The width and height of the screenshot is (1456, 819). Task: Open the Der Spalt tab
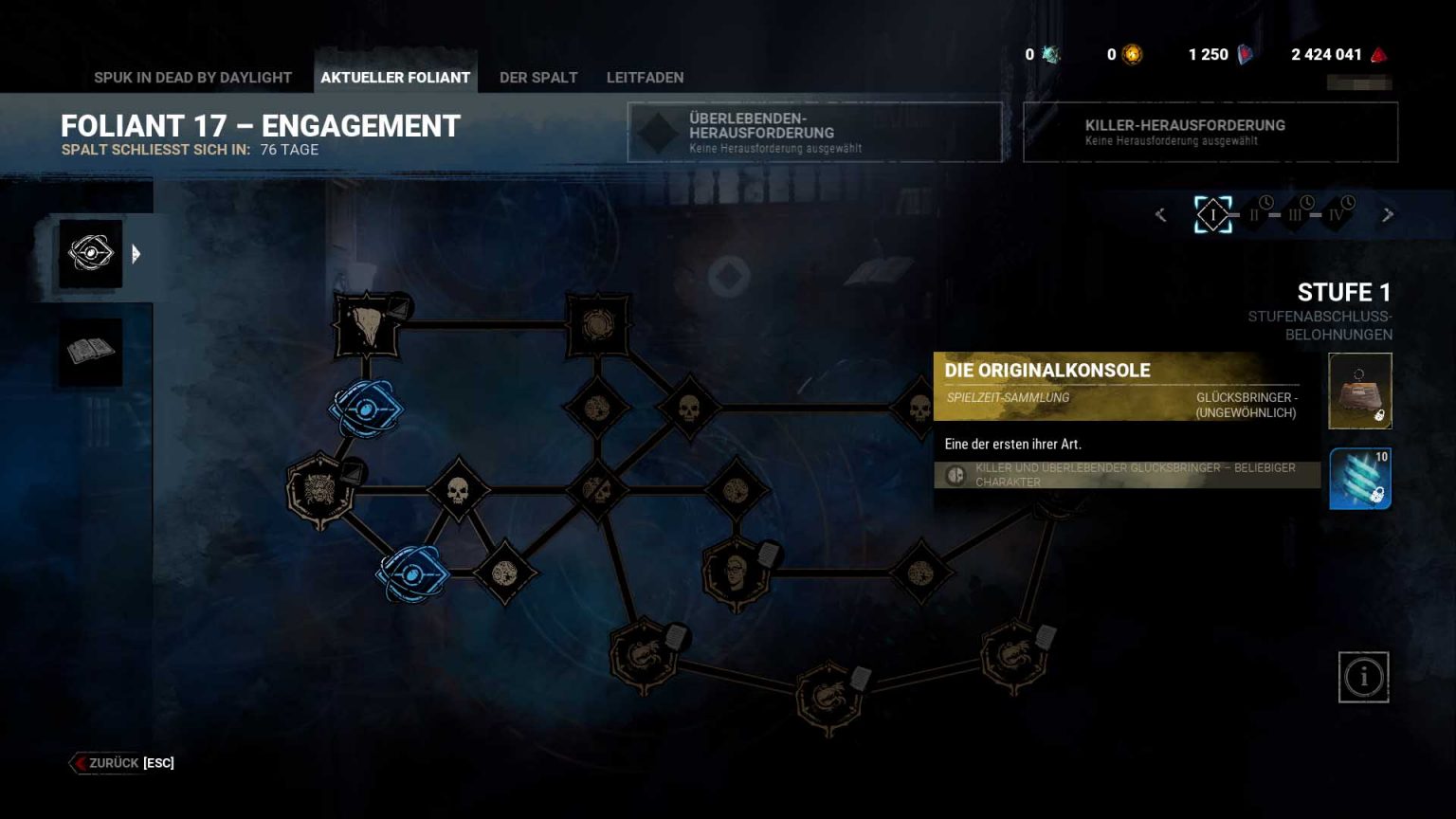538,78
